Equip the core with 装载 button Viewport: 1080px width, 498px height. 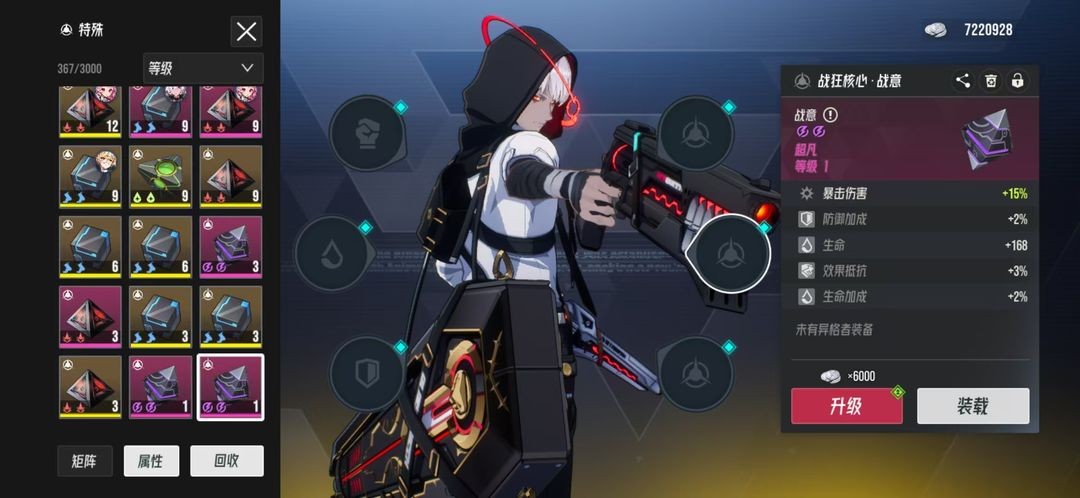[x=973, y=406]
